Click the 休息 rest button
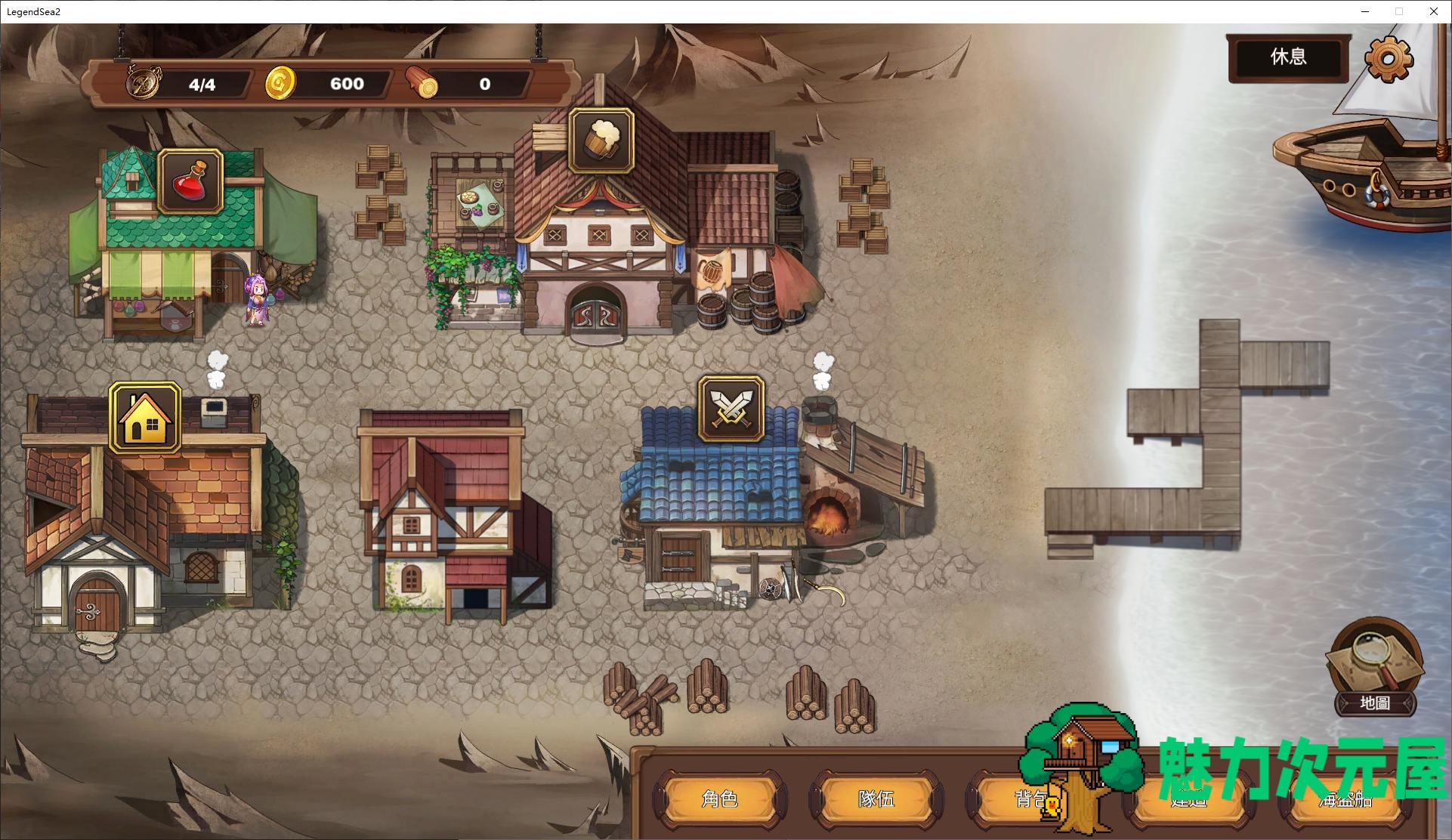The width and height of the screenshot is (1452, 840). [x=1288, y=57]
